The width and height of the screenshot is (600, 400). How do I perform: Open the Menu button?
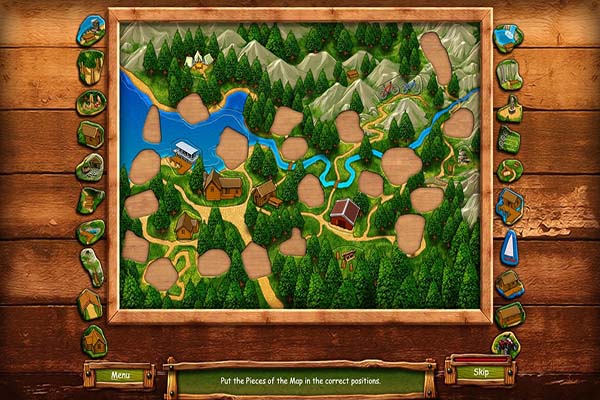tap(120, 375)
